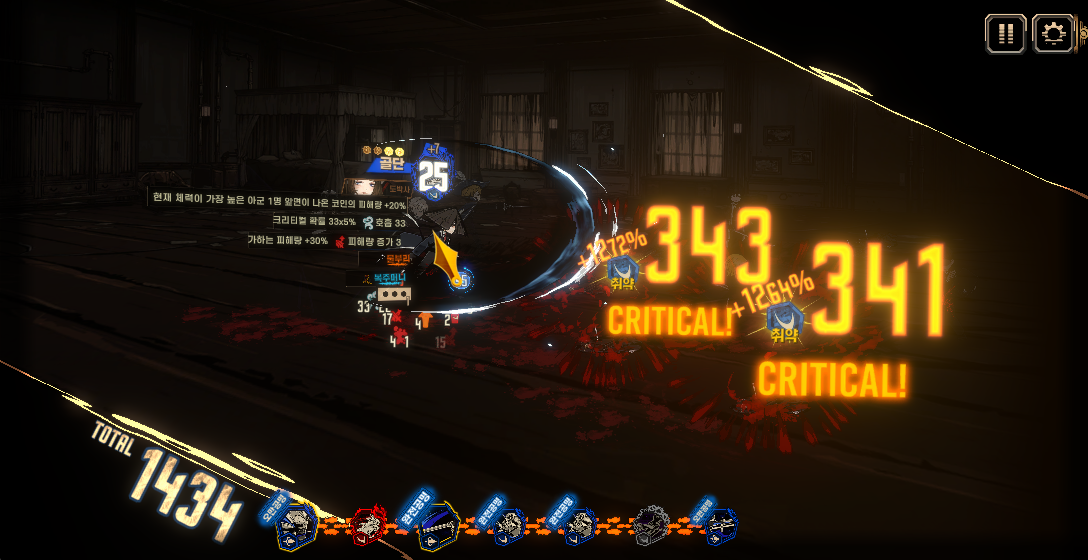This screenshot has width=1088, height=560.
Task: Open the gear settings menu
Action: pyautogui.click(x=1053, y=34)
